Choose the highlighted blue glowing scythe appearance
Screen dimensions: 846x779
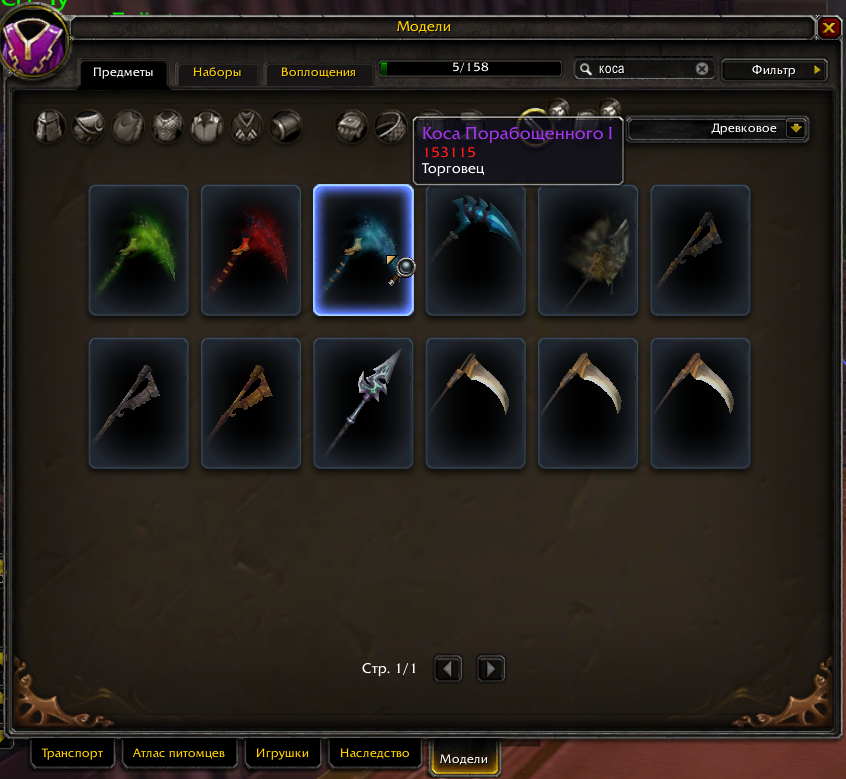tap(363, 250)
